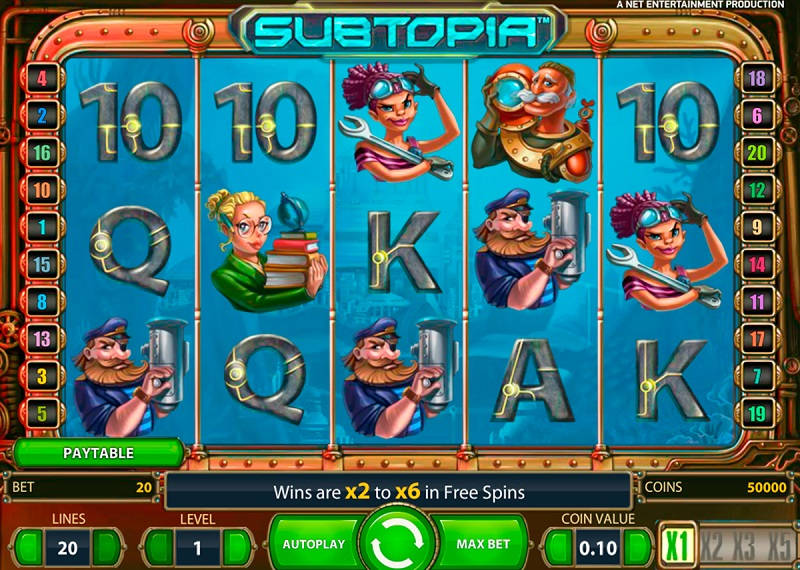Raise the bet Level
The height and width of the screenshot is (570, 800).
click(x=238, y=547)
